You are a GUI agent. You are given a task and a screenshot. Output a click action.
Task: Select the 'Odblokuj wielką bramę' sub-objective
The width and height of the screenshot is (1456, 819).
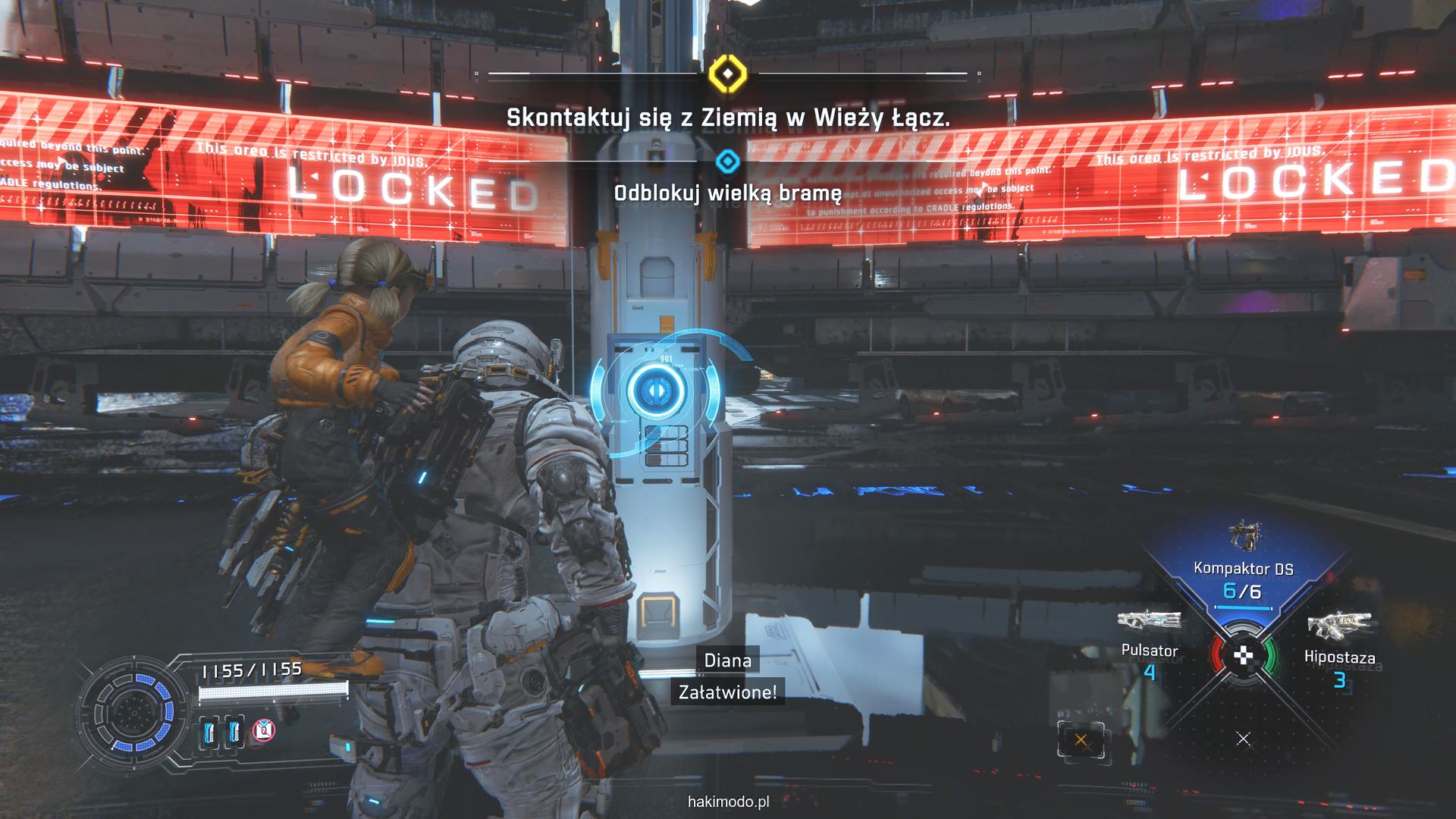[x=727, y=193]
